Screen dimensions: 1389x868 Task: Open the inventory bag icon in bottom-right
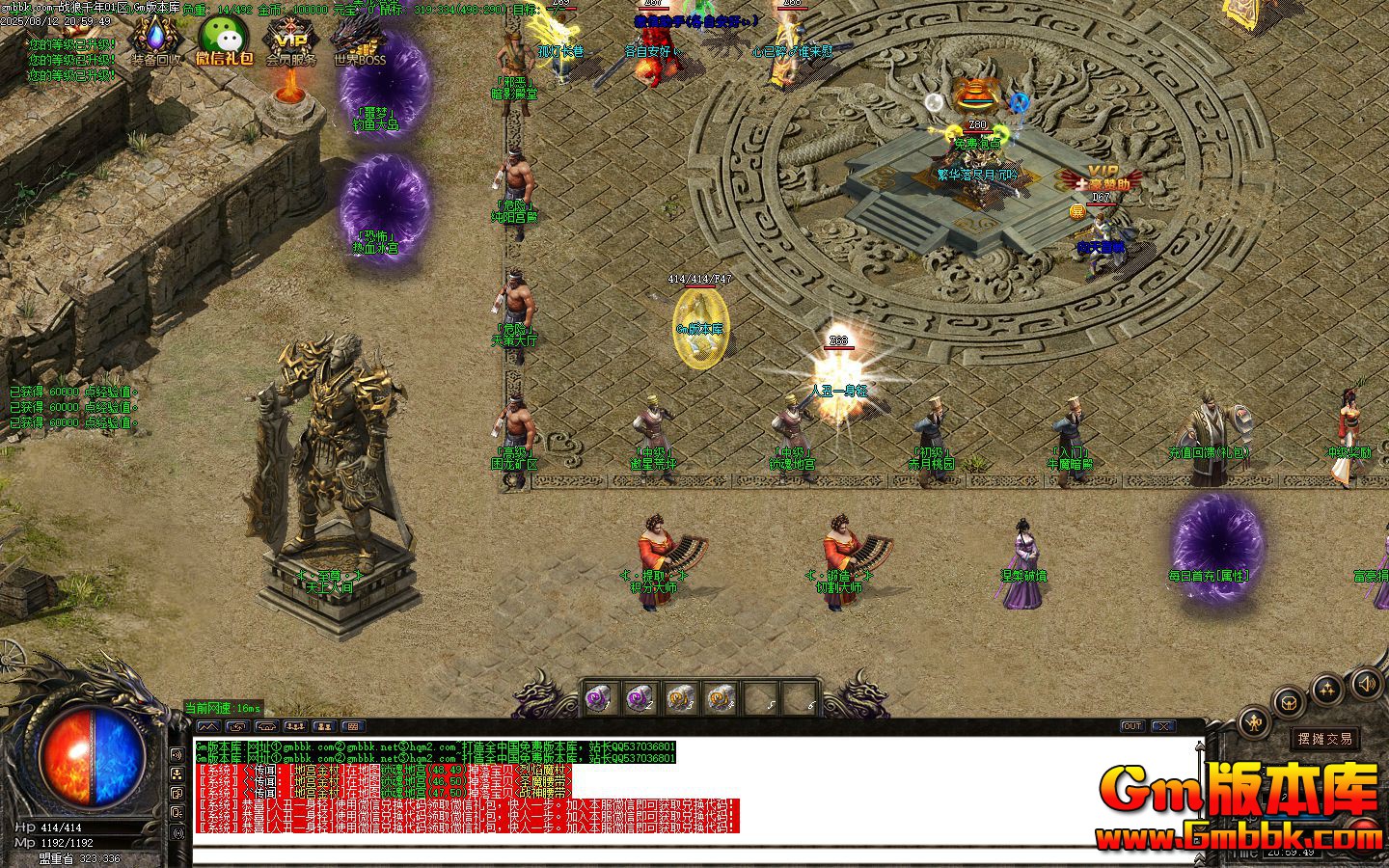click(x=1288, y=701)
